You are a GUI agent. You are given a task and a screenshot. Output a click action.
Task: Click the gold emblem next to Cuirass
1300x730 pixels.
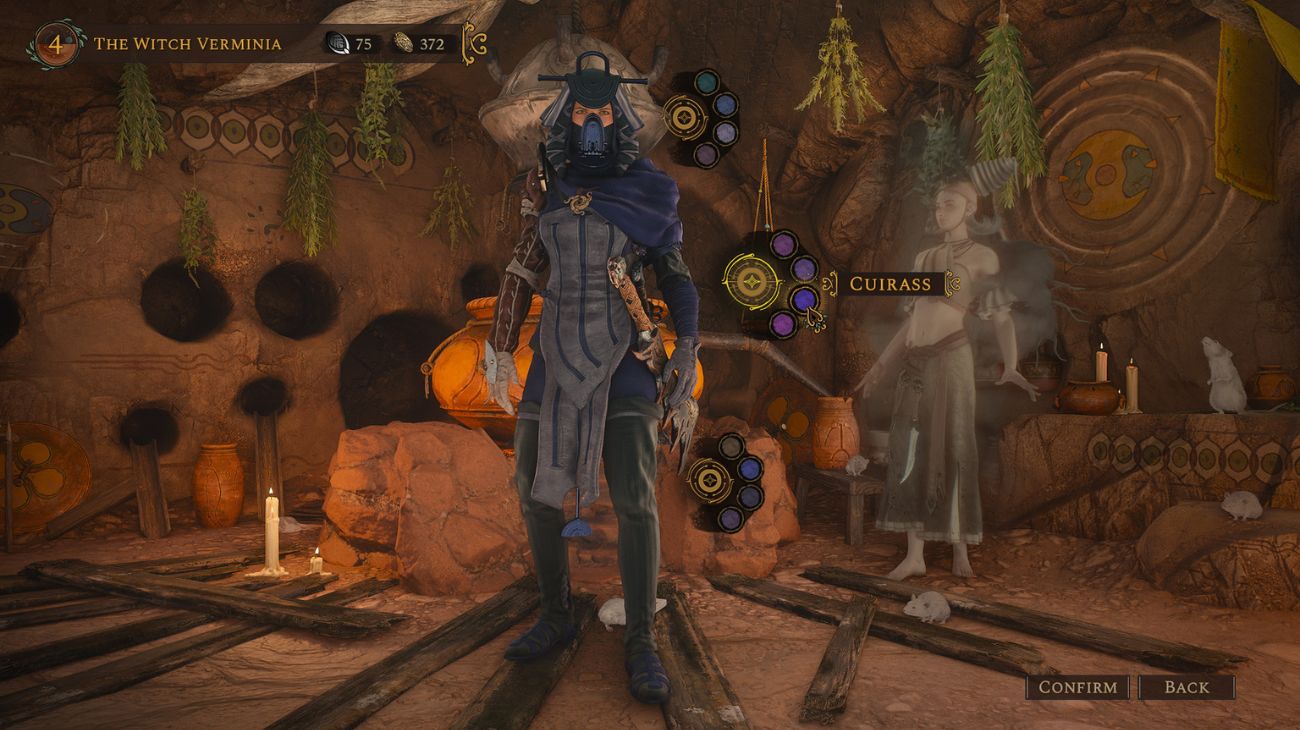point(752,283)
